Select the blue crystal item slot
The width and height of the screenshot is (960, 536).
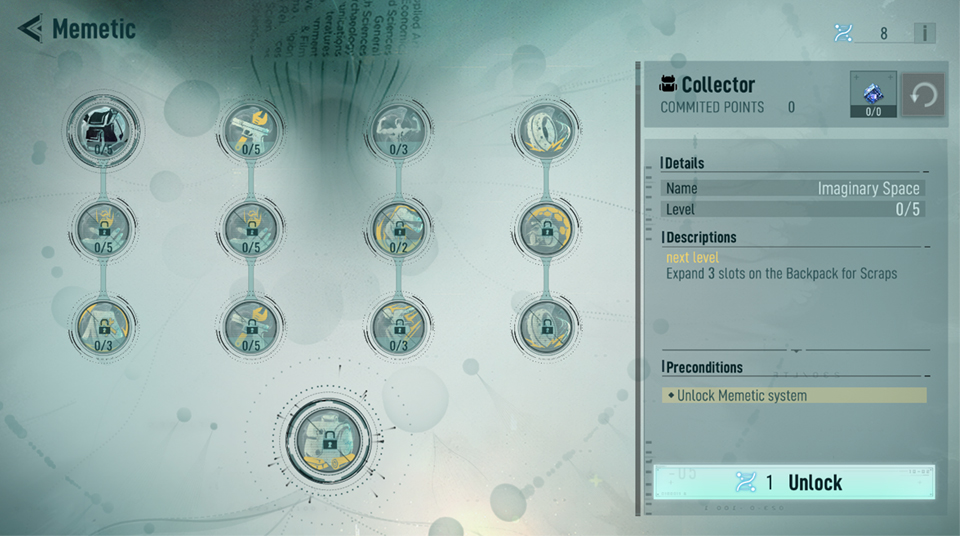[x=872, y=94]
